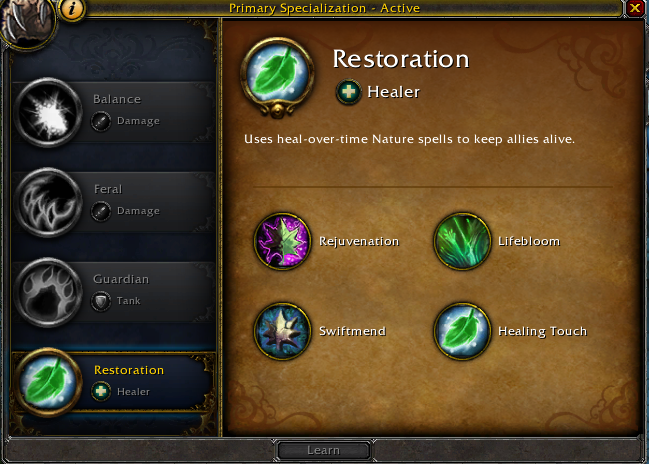Click the Healer role cross icon
This screenshot has width=649, height=464.
point(346,92)
